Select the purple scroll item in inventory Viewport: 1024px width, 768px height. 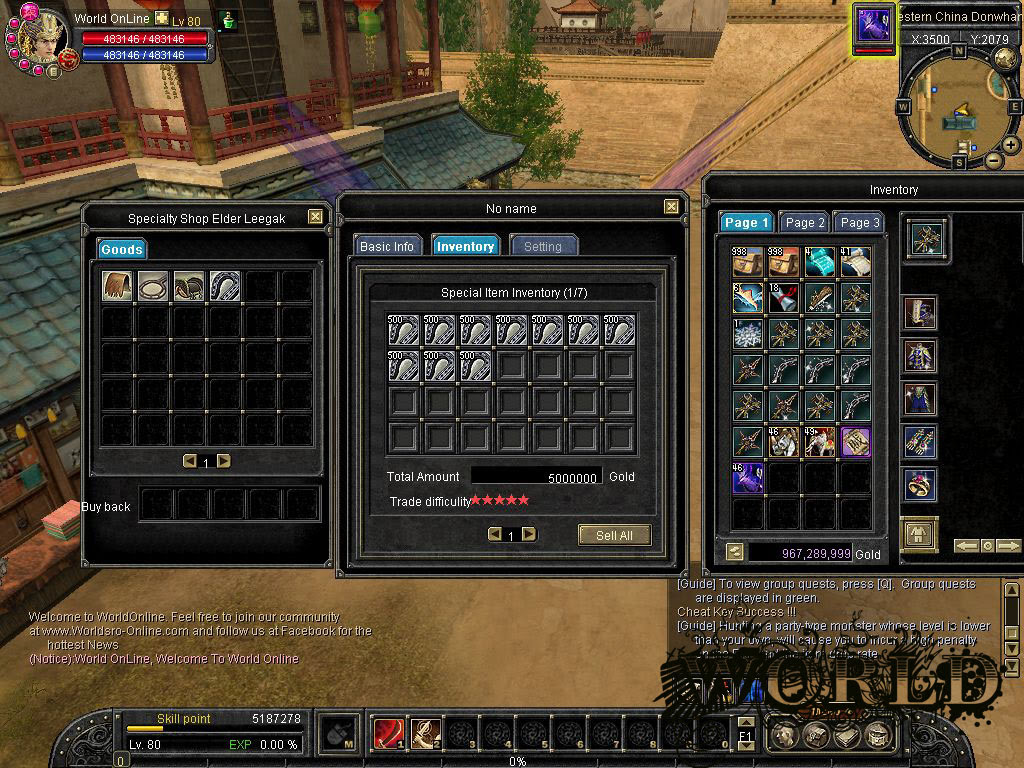coord(856,442)
